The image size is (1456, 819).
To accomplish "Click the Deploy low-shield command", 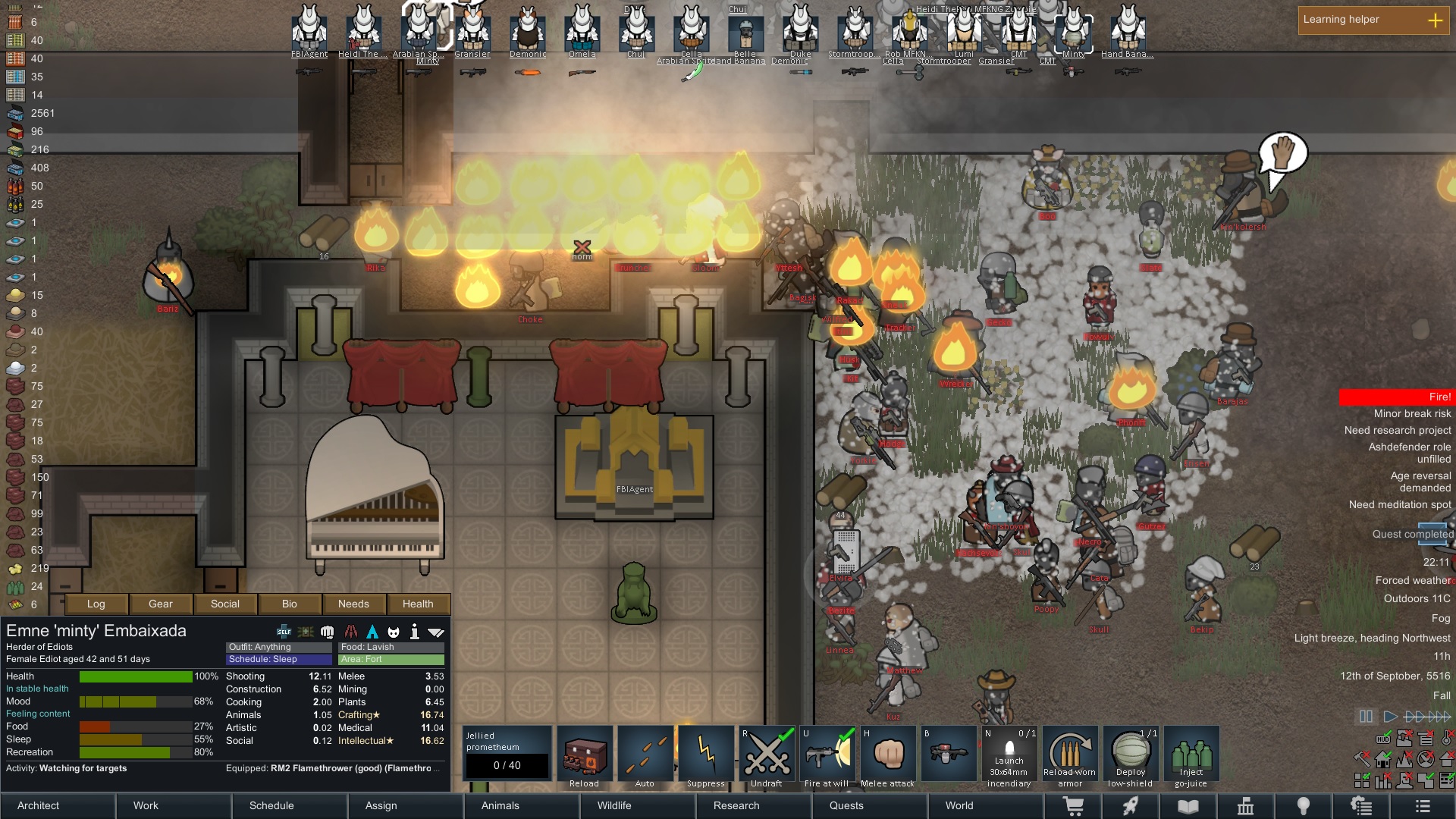I will click(x=1131, y=753).
